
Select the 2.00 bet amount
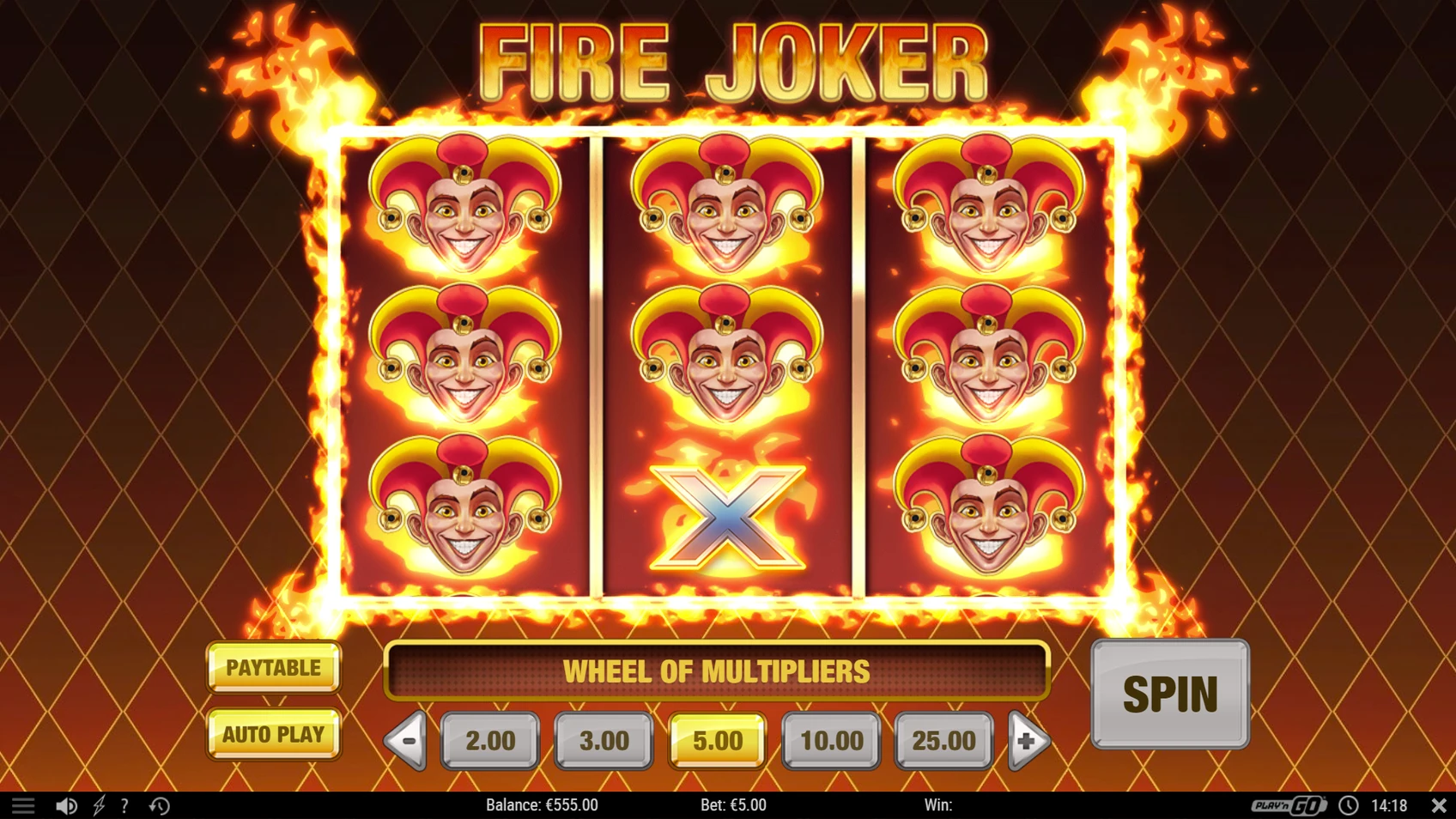(x=490, y=740)
